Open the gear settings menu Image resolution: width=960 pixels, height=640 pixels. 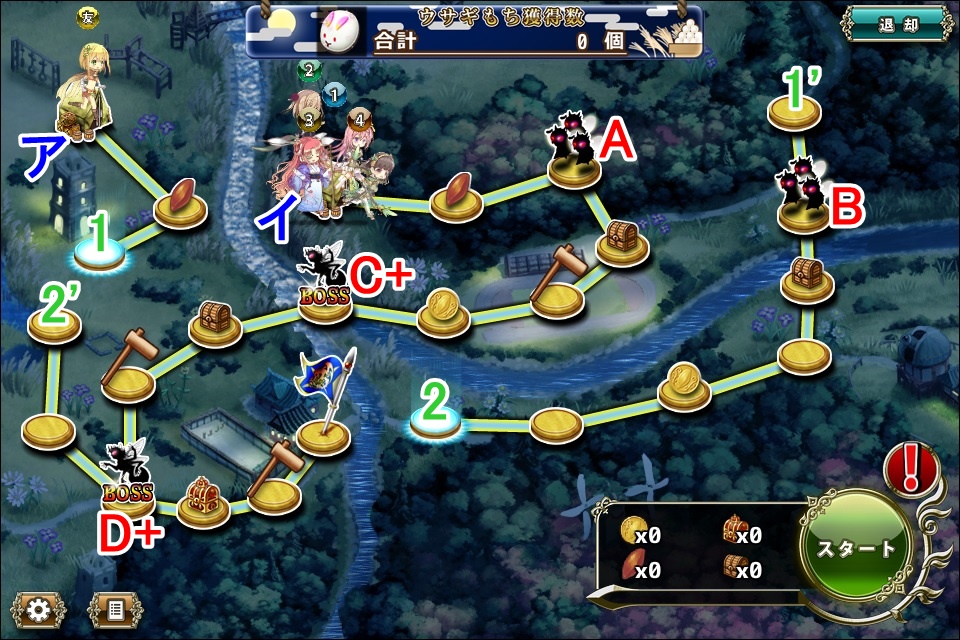tap(38, 608)
